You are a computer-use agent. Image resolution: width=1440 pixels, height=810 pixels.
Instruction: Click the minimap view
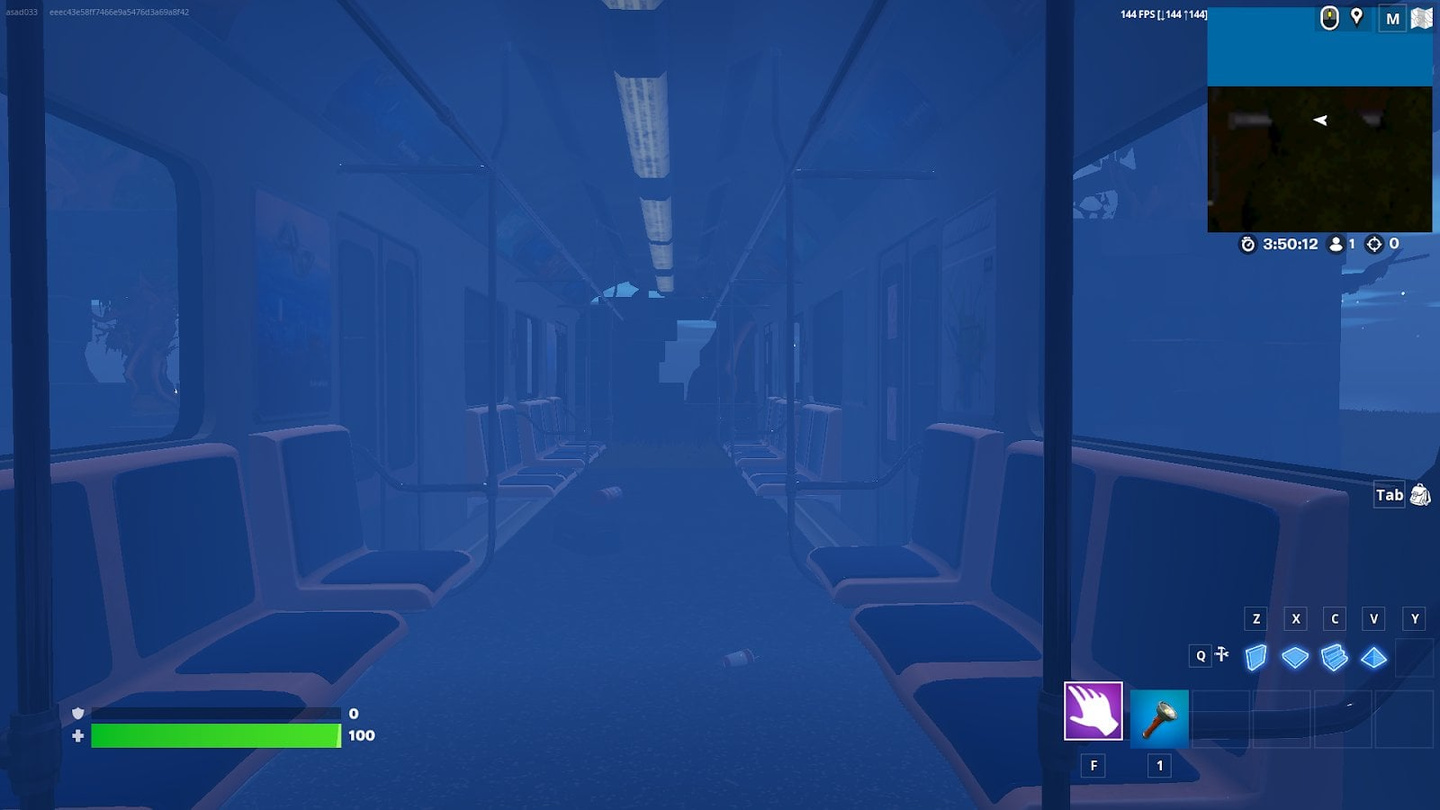coord(1318,160)
